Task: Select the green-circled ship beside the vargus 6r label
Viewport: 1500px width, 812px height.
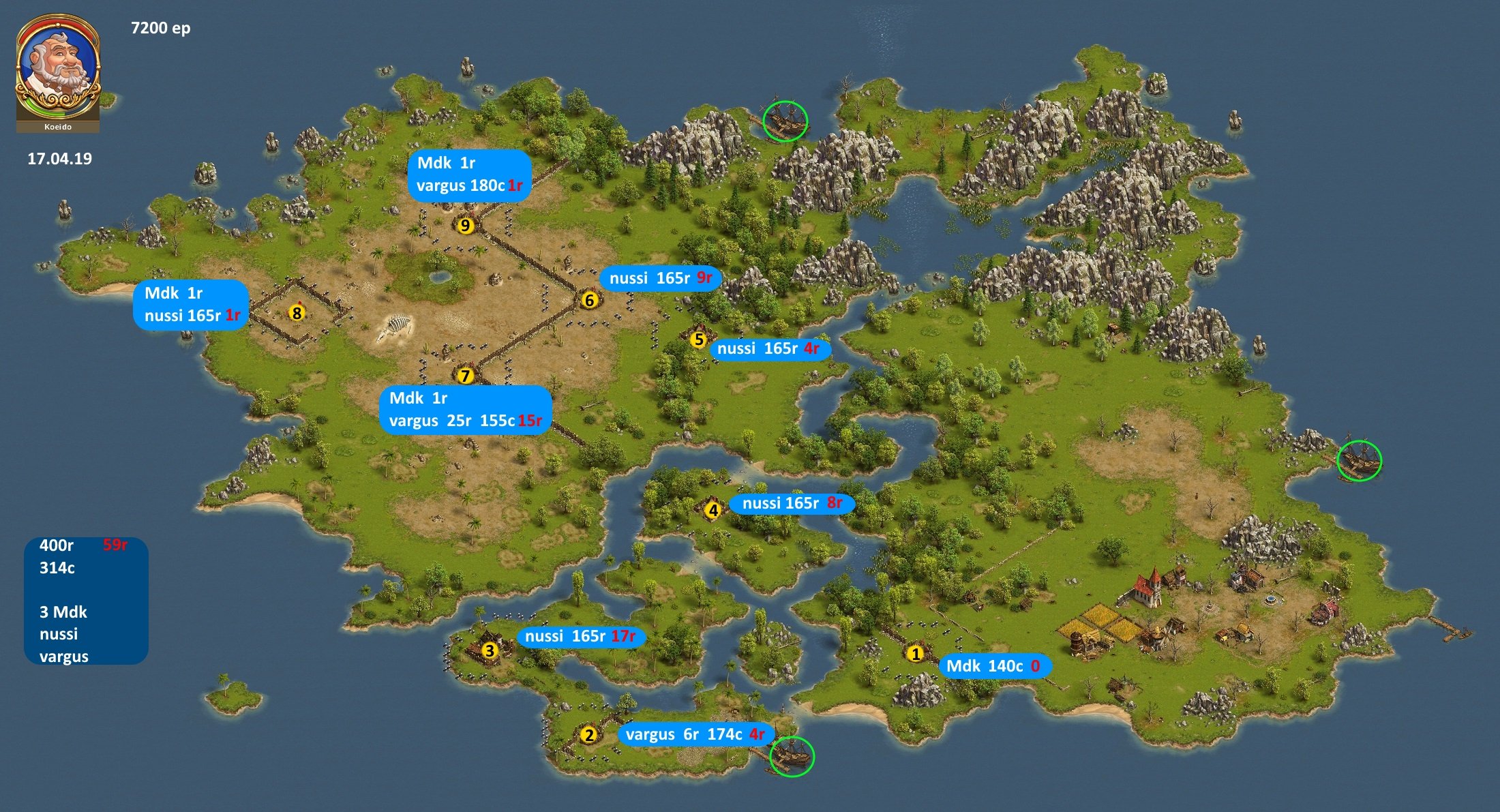Action: coord(792,756)
